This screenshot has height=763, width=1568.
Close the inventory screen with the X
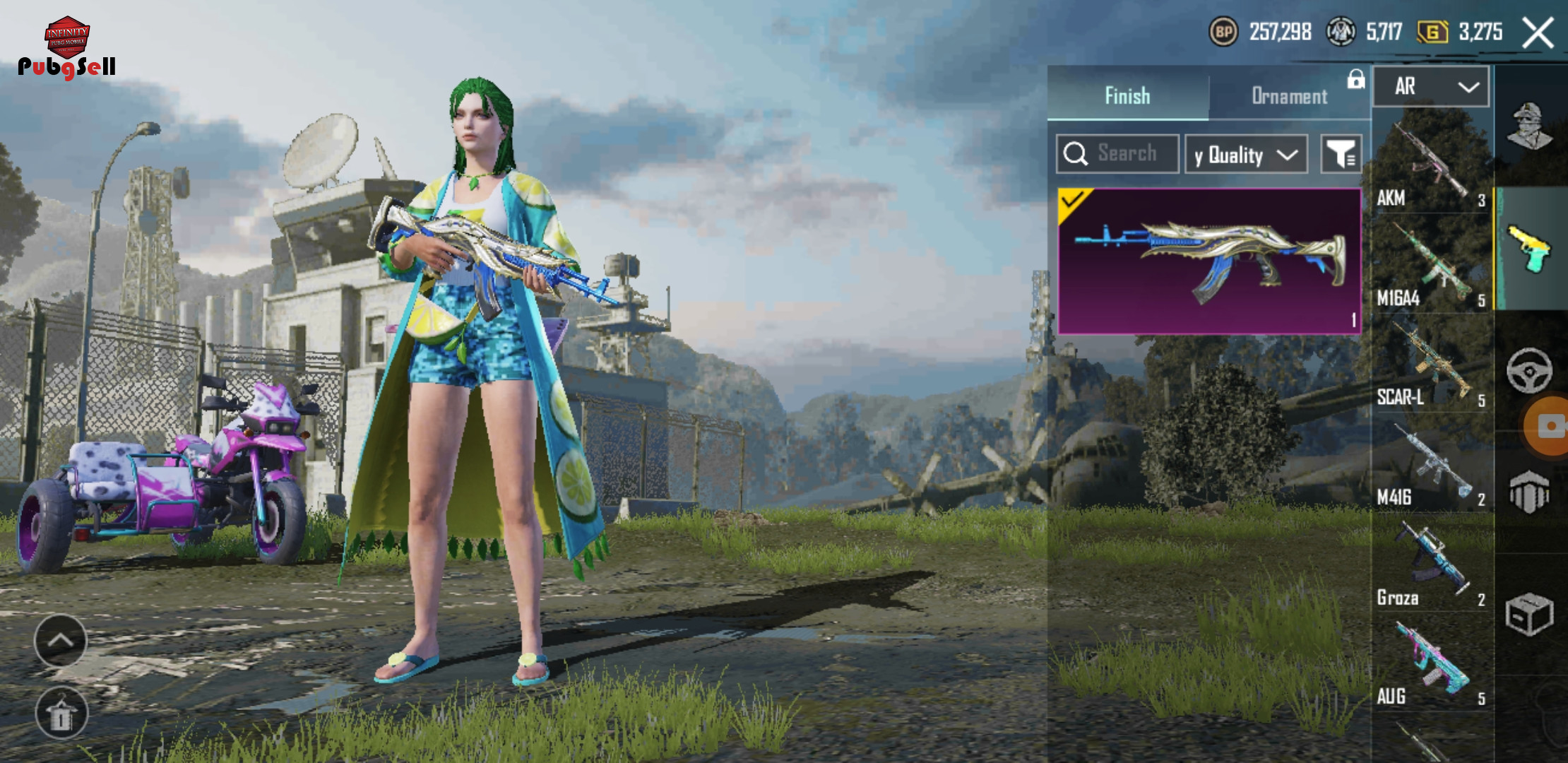1538,32
